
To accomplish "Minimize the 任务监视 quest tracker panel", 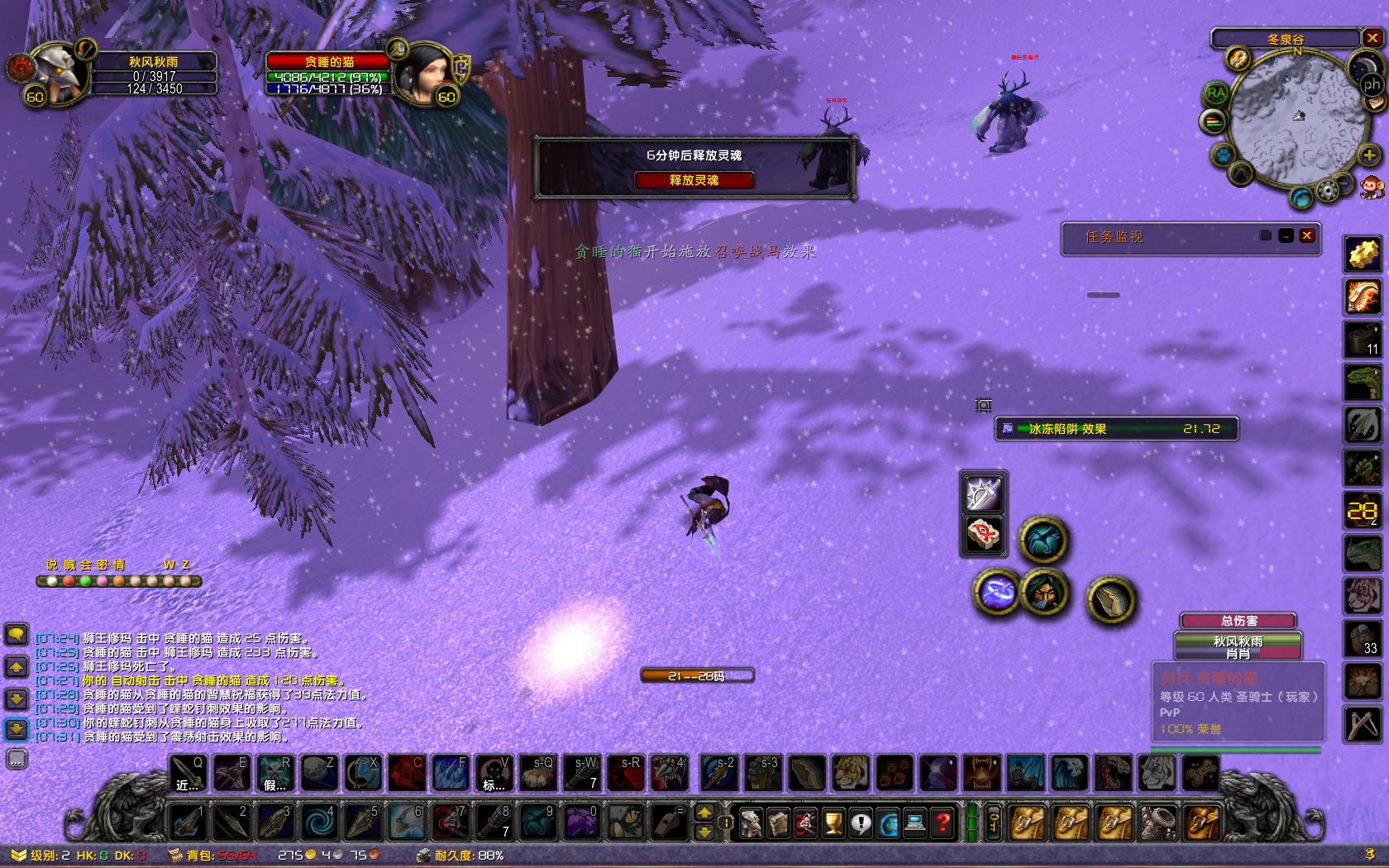I will click(1286, 236).
